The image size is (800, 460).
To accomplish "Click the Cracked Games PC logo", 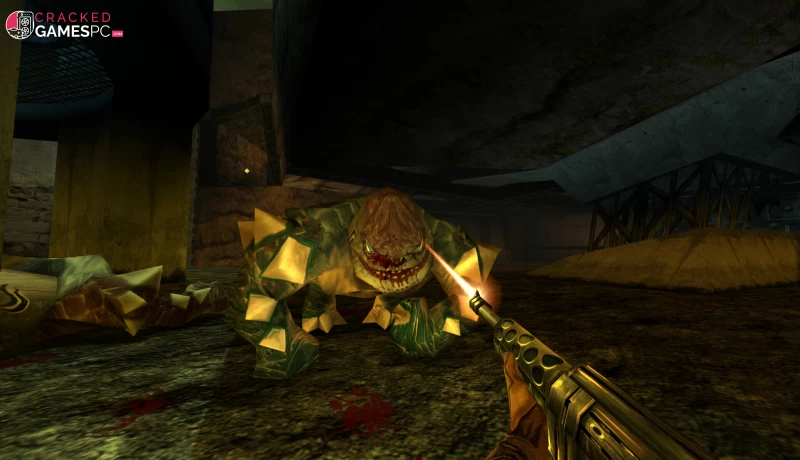I will (x=63, y=25).
